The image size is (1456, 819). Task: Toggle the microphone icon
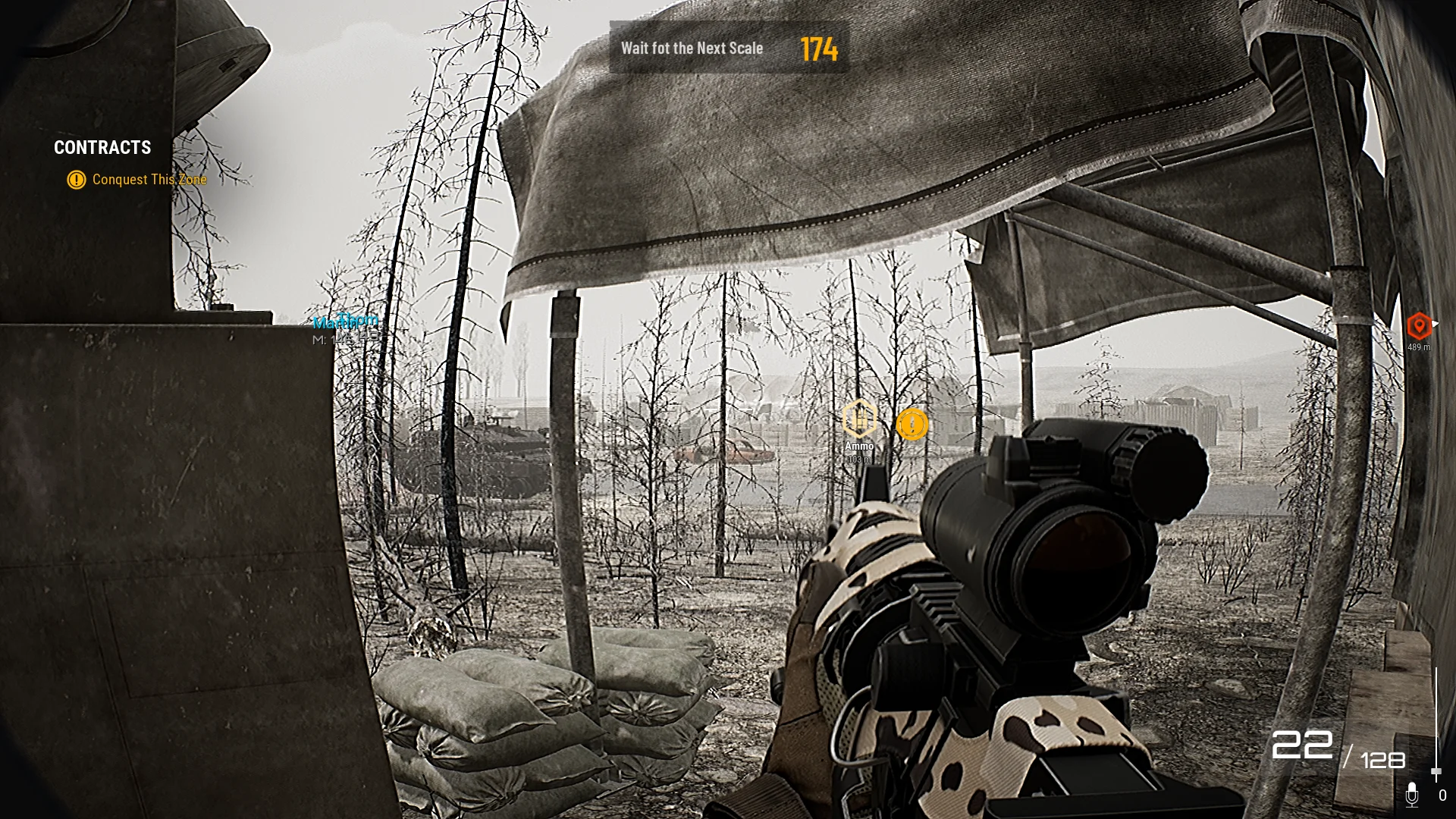pos(1411,795)
